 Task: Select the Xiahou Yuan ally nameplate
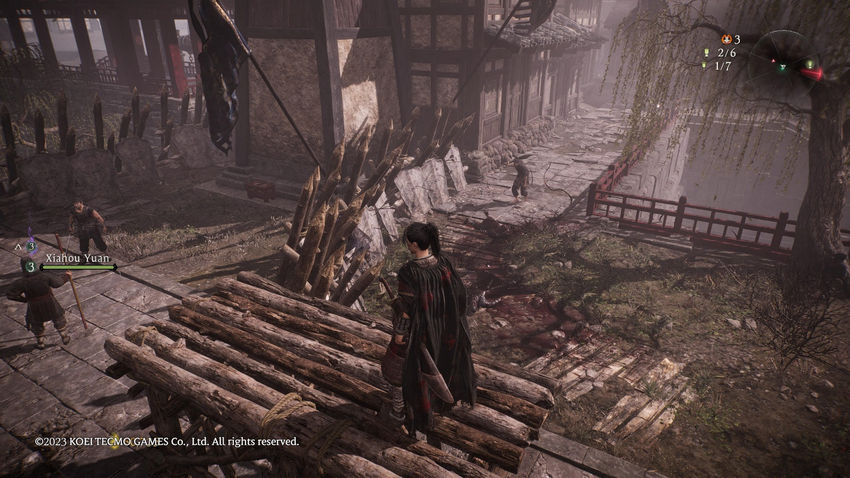[x=76, y=257]
